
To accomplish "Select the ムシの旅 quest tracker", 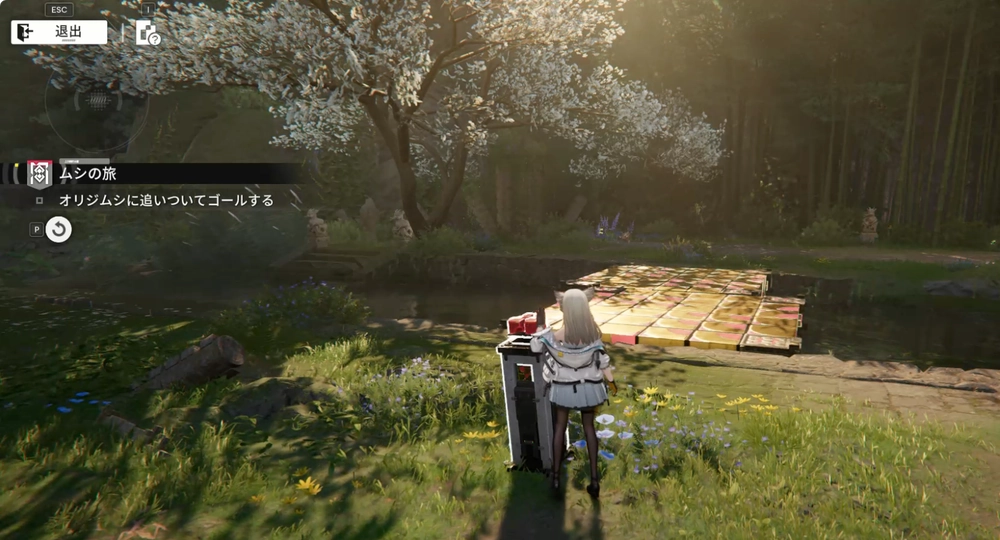I will 88,174.
